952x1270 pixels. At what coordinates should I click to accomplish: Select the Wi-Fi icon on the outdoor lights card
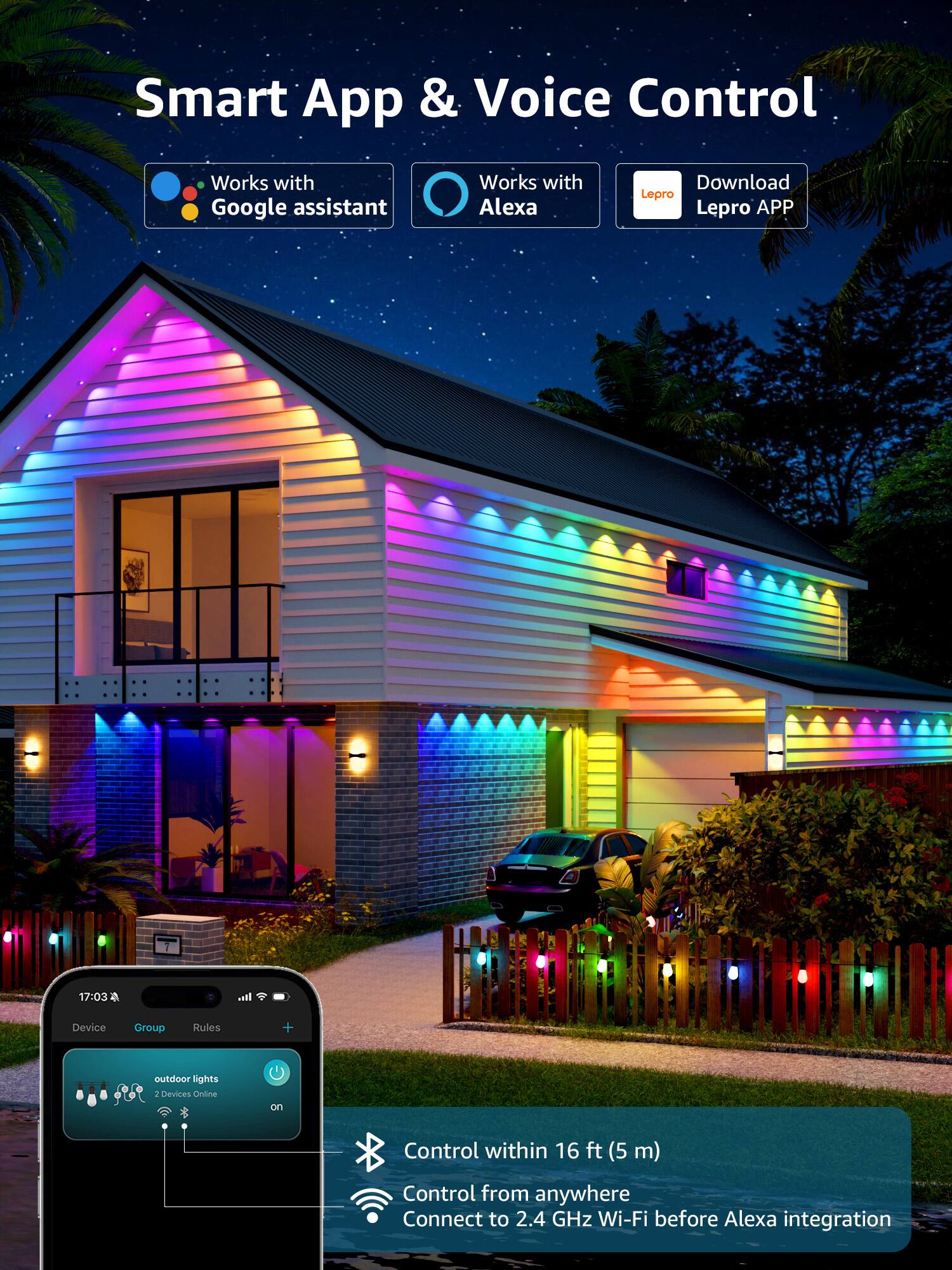pyautogui.click(x=164, y=1111)
